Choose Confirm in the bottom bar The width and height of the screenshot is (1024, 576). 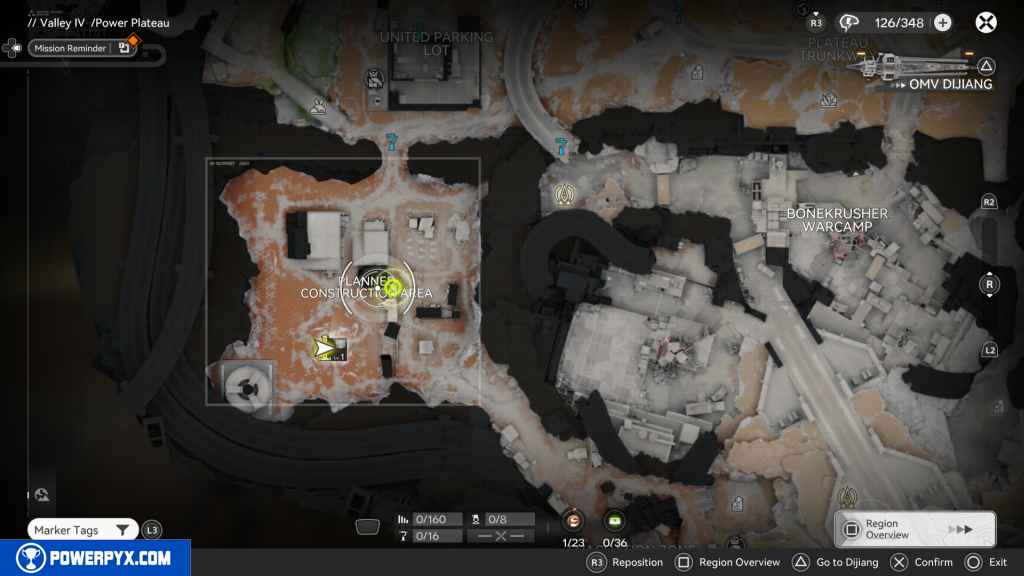point(921,562)
